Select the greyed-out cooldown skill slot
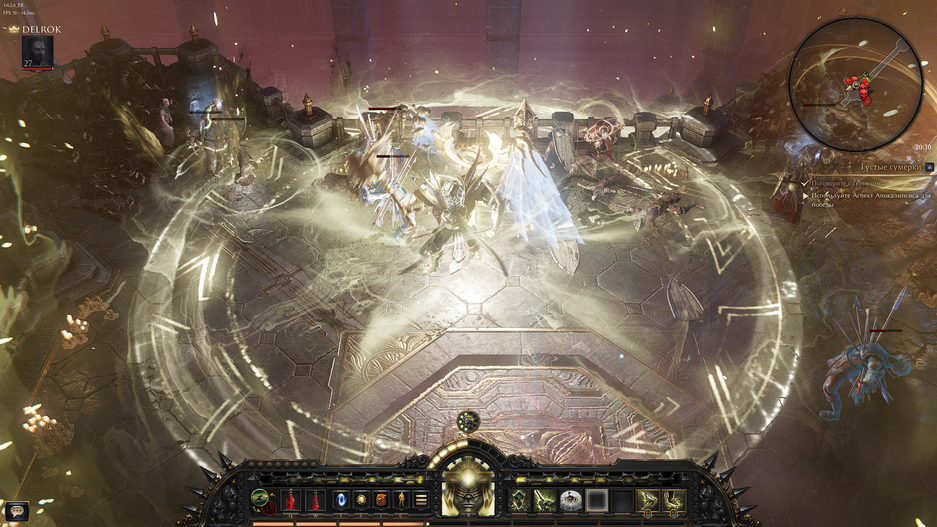 [596, 499]
